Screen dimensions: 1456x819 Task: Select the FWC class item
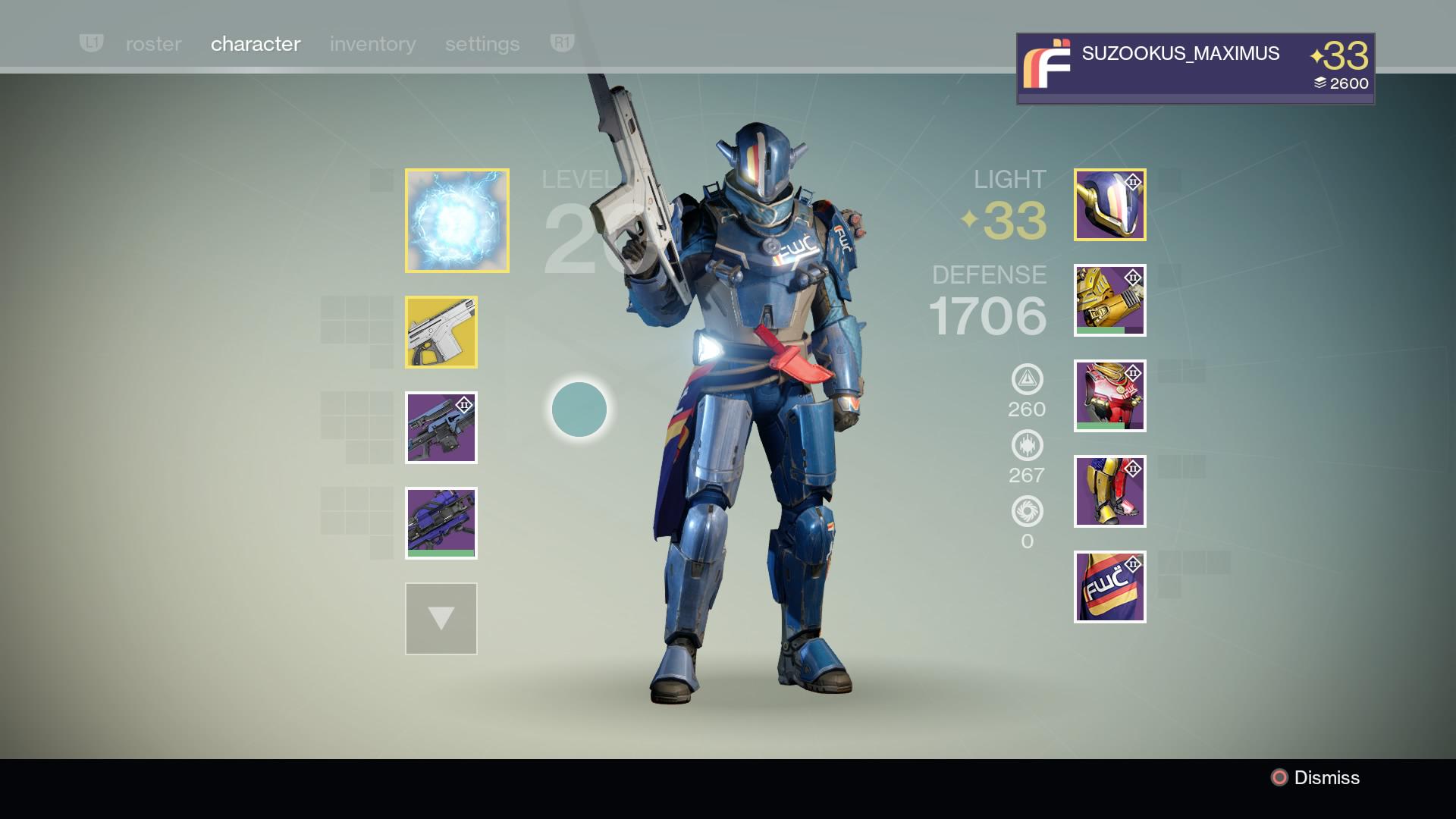[1109, 586]
